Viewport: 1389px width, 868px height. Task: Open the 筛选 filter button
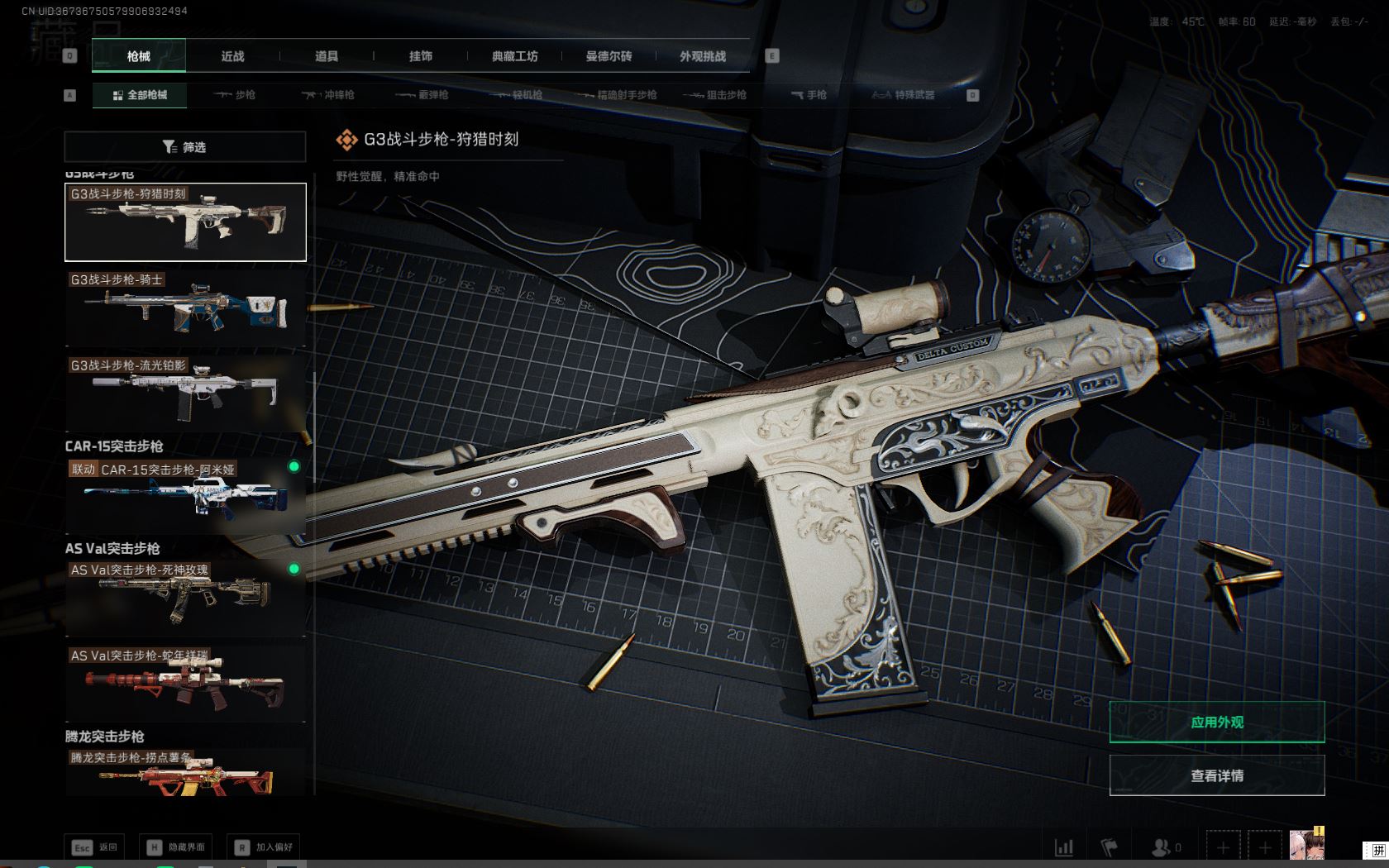coord(185,147)
